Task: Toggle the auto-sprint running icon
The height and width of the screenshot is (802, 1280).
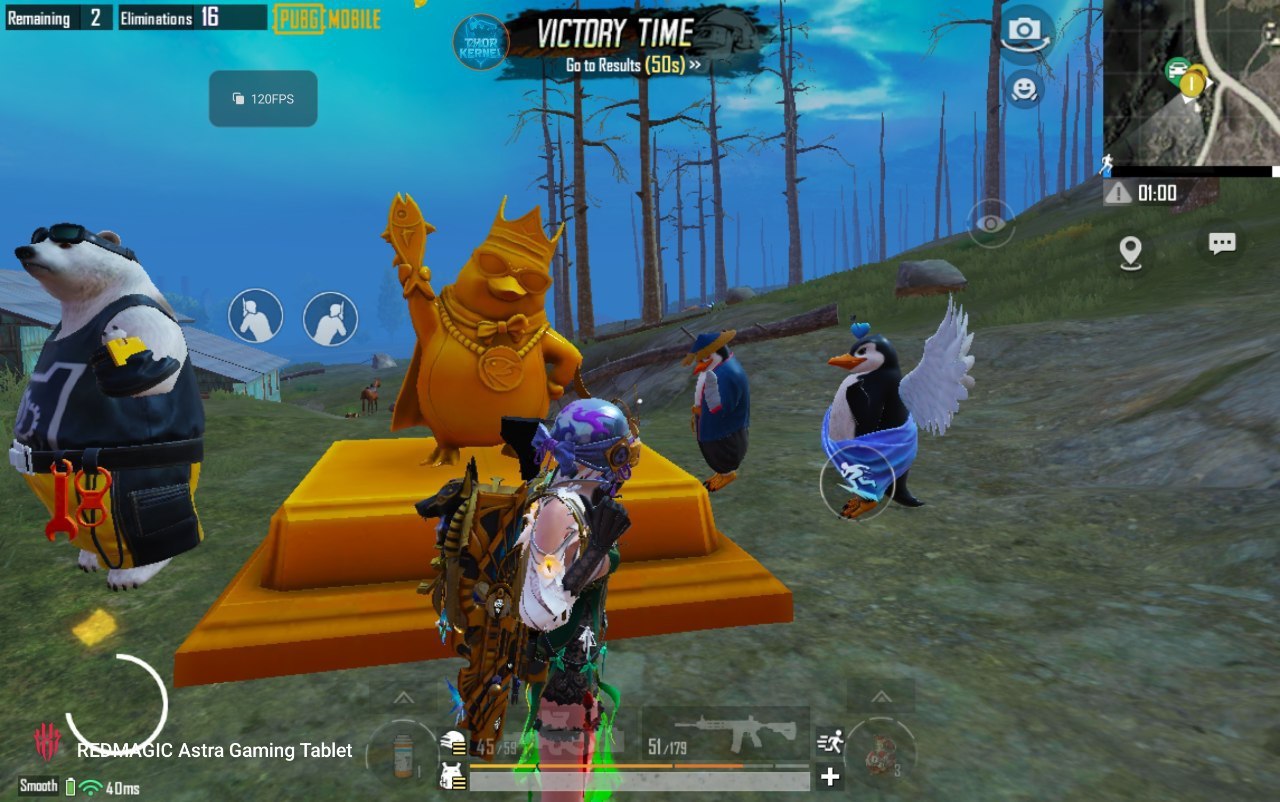Action: [x=829, y=741]
